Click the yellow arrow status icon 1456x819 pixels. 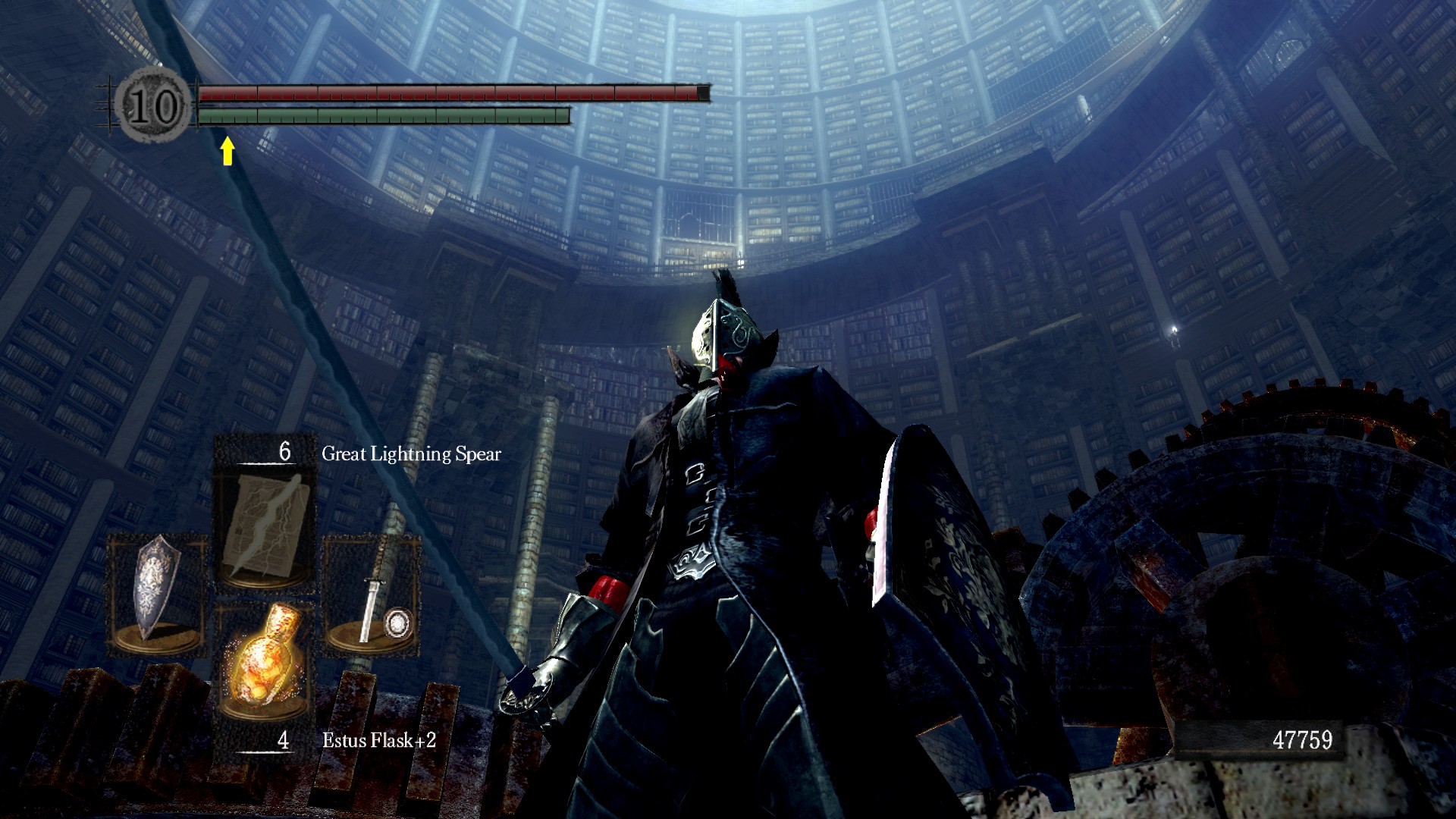pos(227,151)
